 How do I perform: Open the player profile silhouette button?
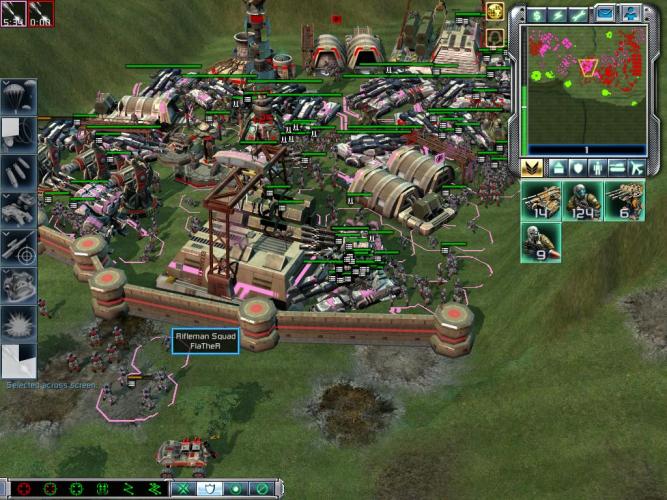[x=630, y=14]
